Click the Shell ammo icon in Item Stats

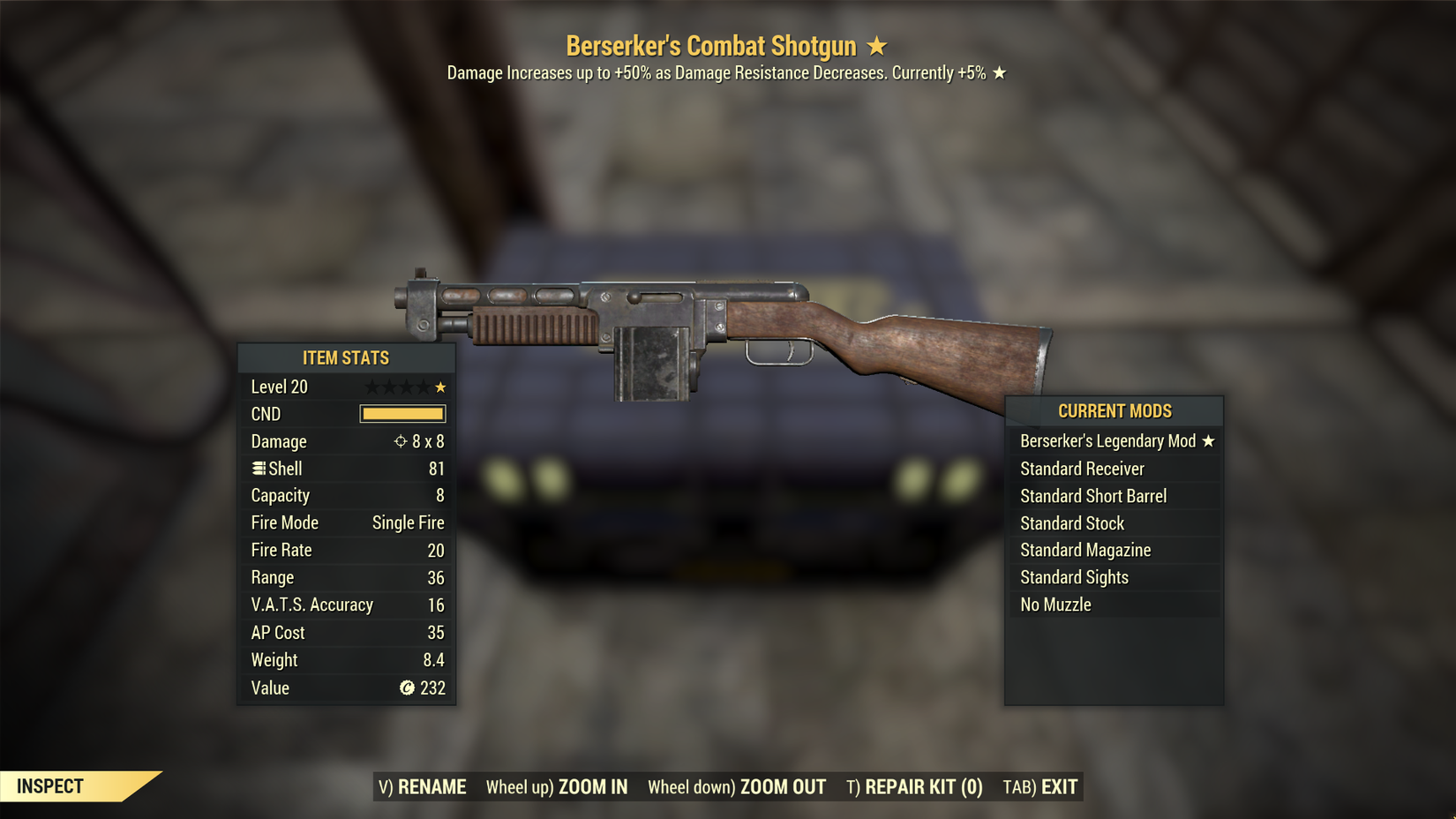tap(257, 469)
